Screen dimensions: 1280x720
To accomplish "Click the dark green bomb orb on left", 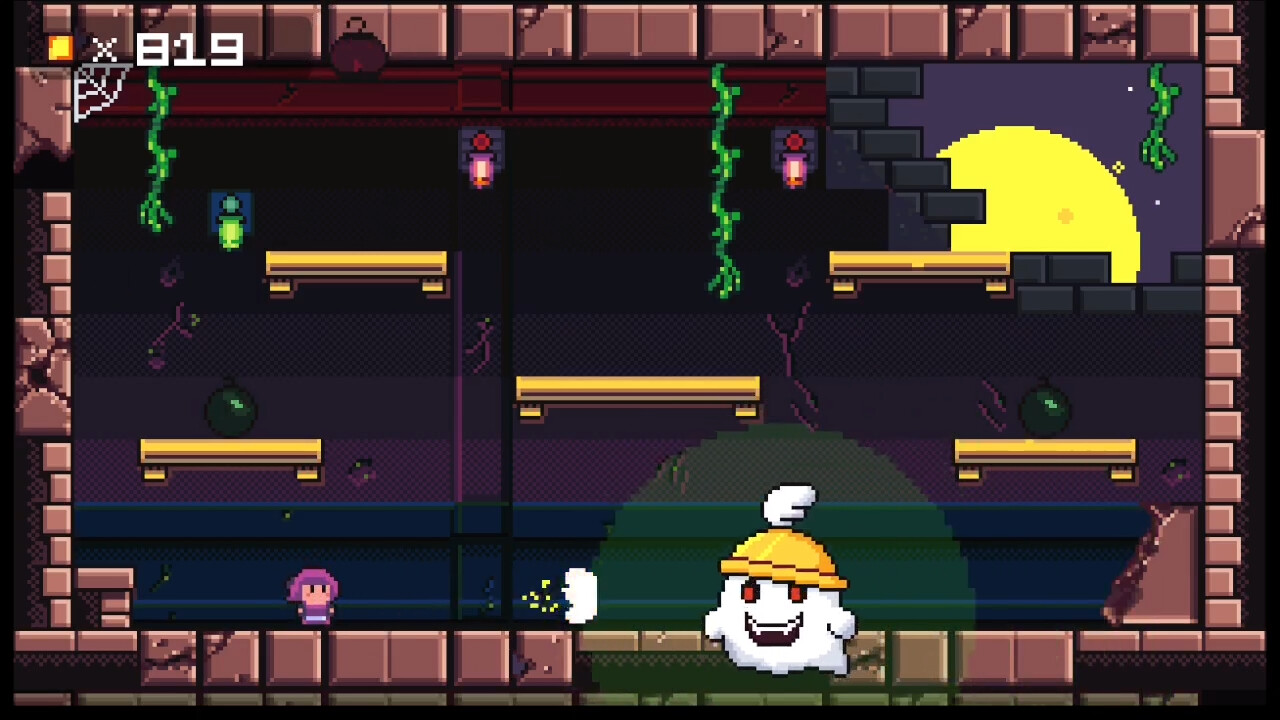I will tap(229, 412).
